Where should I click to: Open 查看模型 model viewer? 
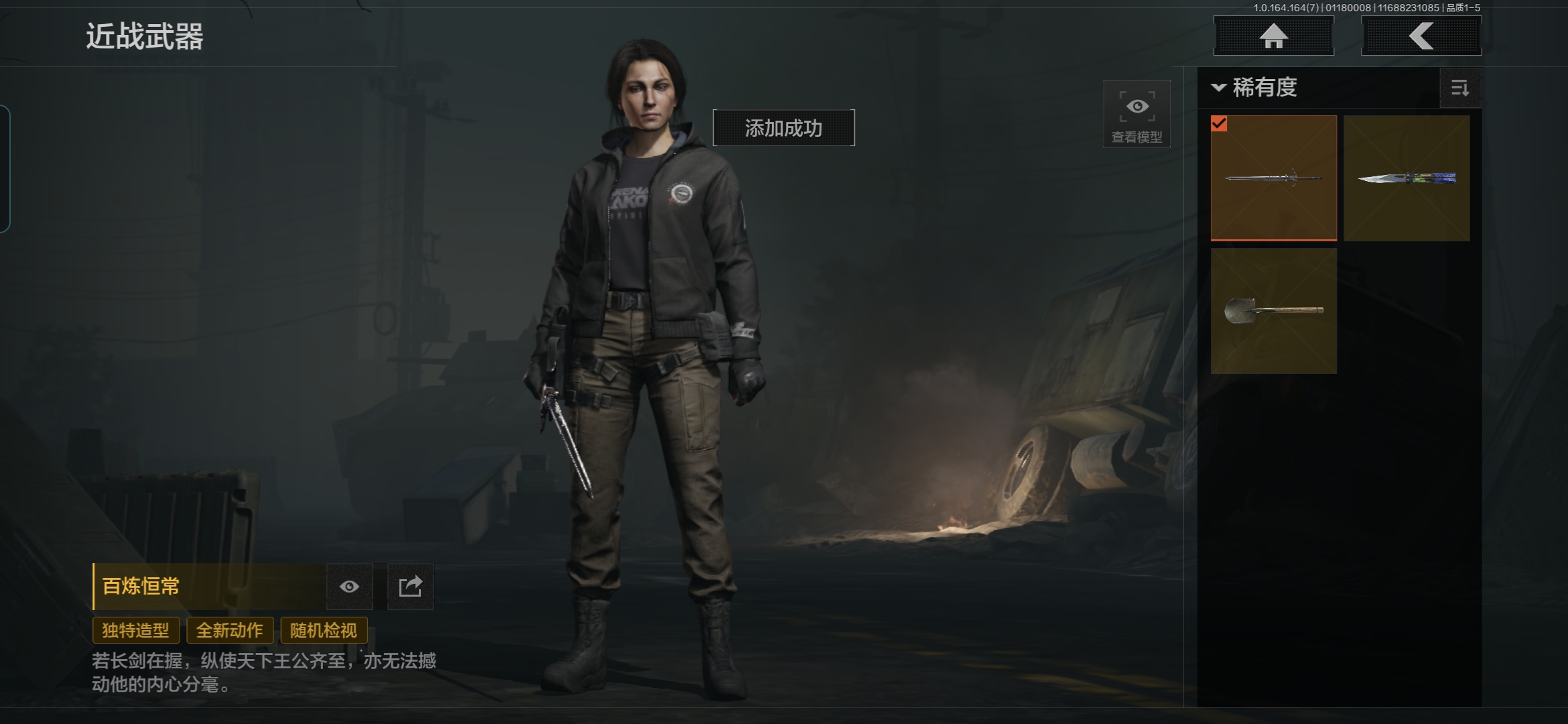[1136, 115]
